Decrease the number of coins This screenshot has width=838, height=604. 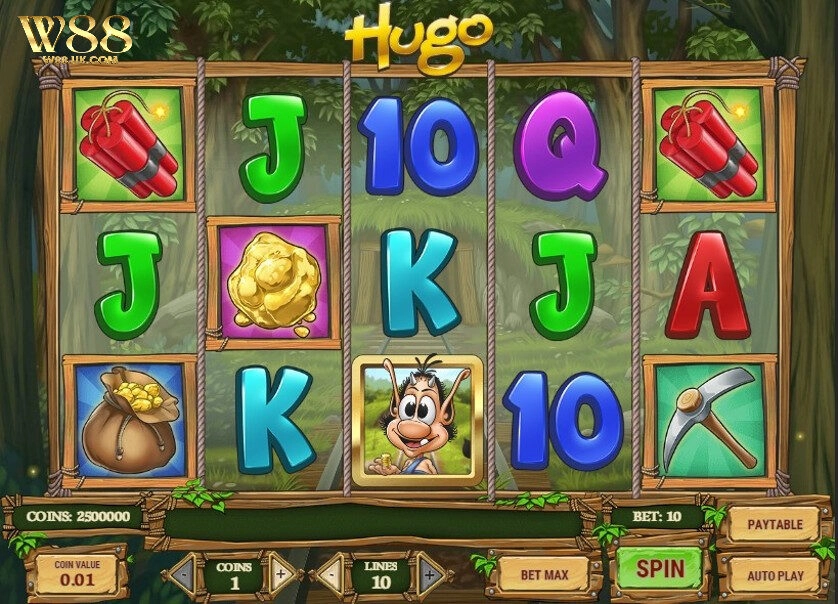click(182, 575)
